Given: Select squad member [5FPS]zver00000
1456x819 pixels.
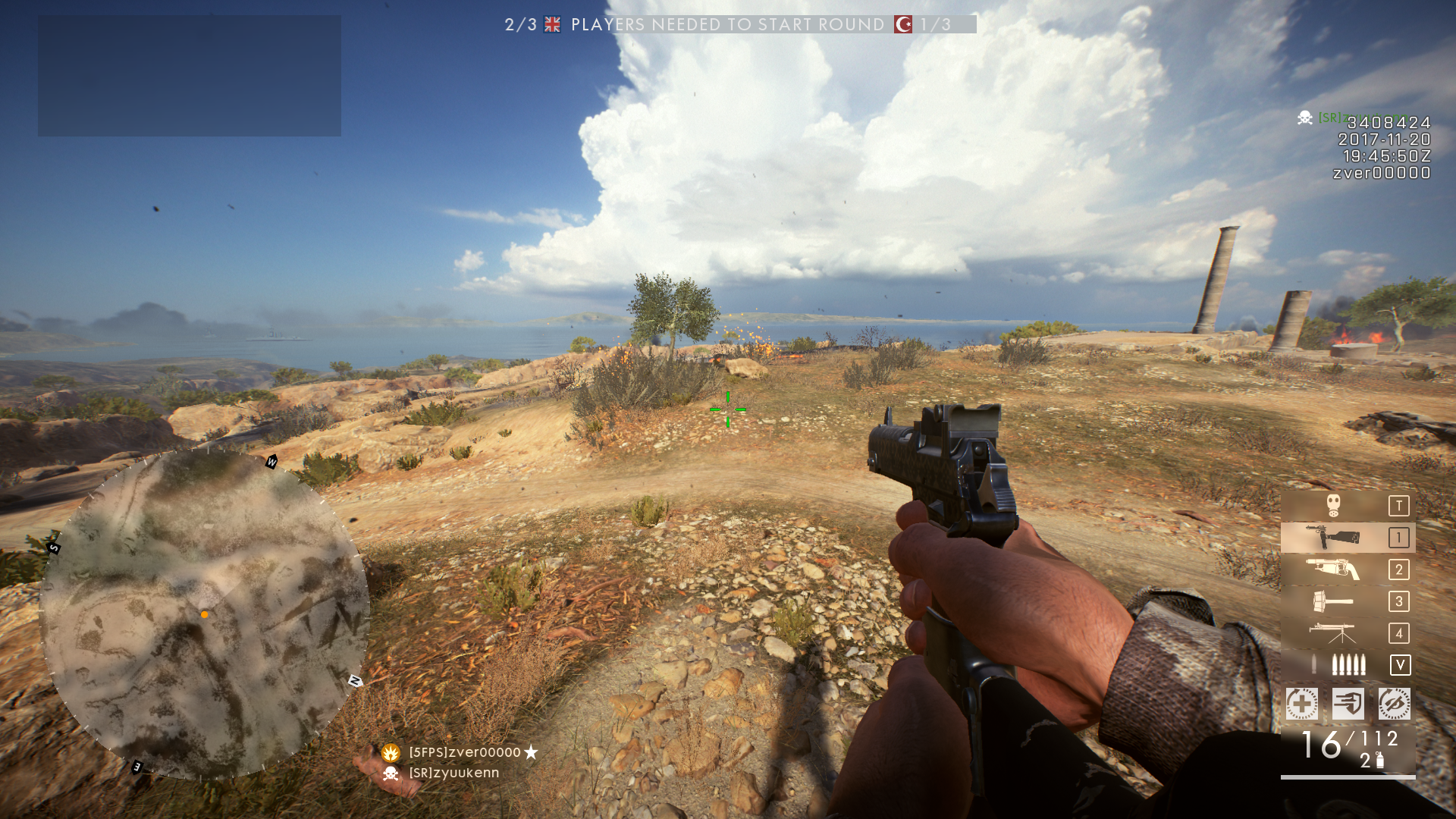Looking at the screenshot, I should 464,752.
